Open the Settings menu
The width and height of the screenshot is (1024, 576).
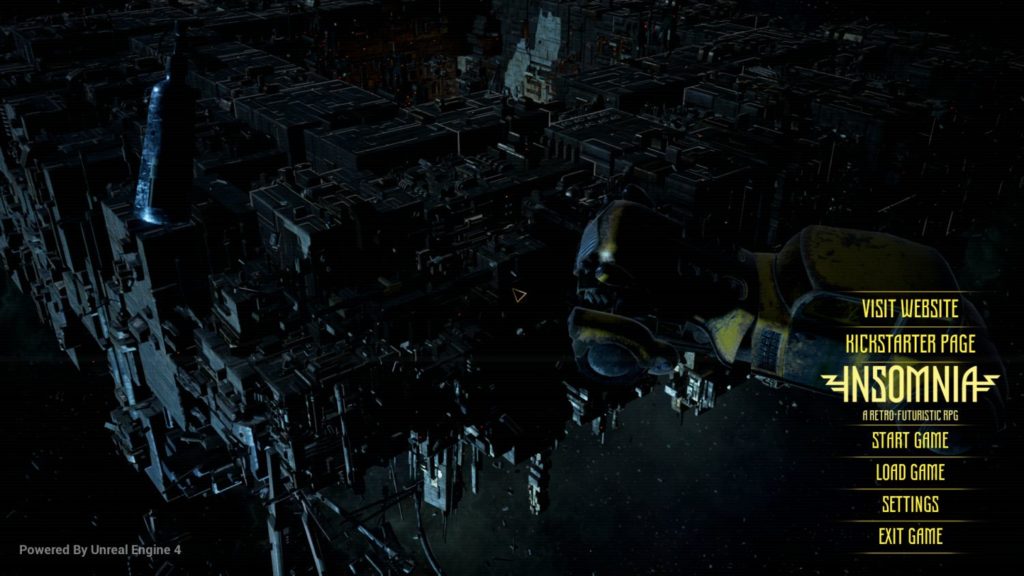(909, 504)
